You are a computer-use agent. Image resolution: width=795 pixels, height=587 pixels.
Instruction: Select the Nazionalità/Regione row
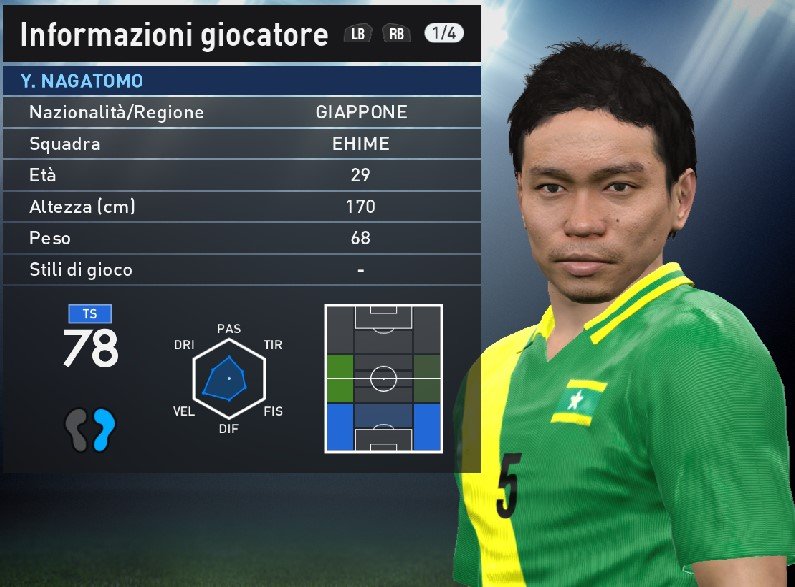(240, 112)
